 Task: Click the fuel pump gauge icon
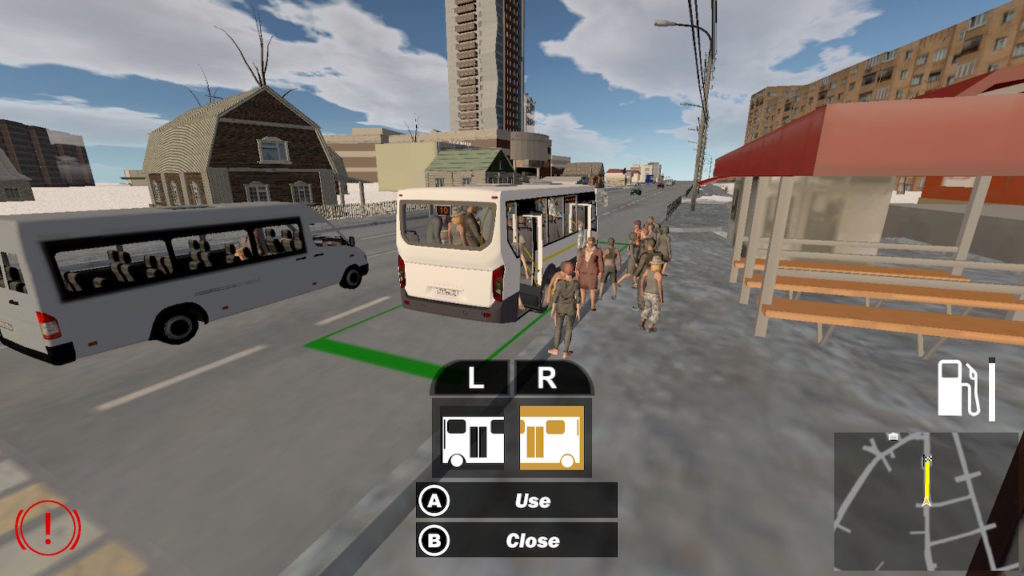click(x=958, y=389)
